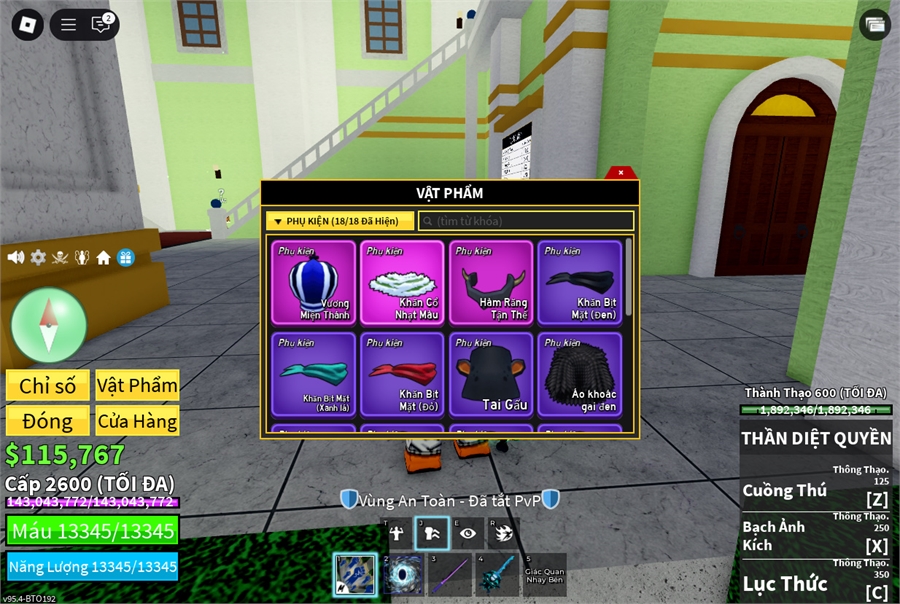900x604 pixels.
Task: Click the Đóng button
Action: click(x=47, y=421)
